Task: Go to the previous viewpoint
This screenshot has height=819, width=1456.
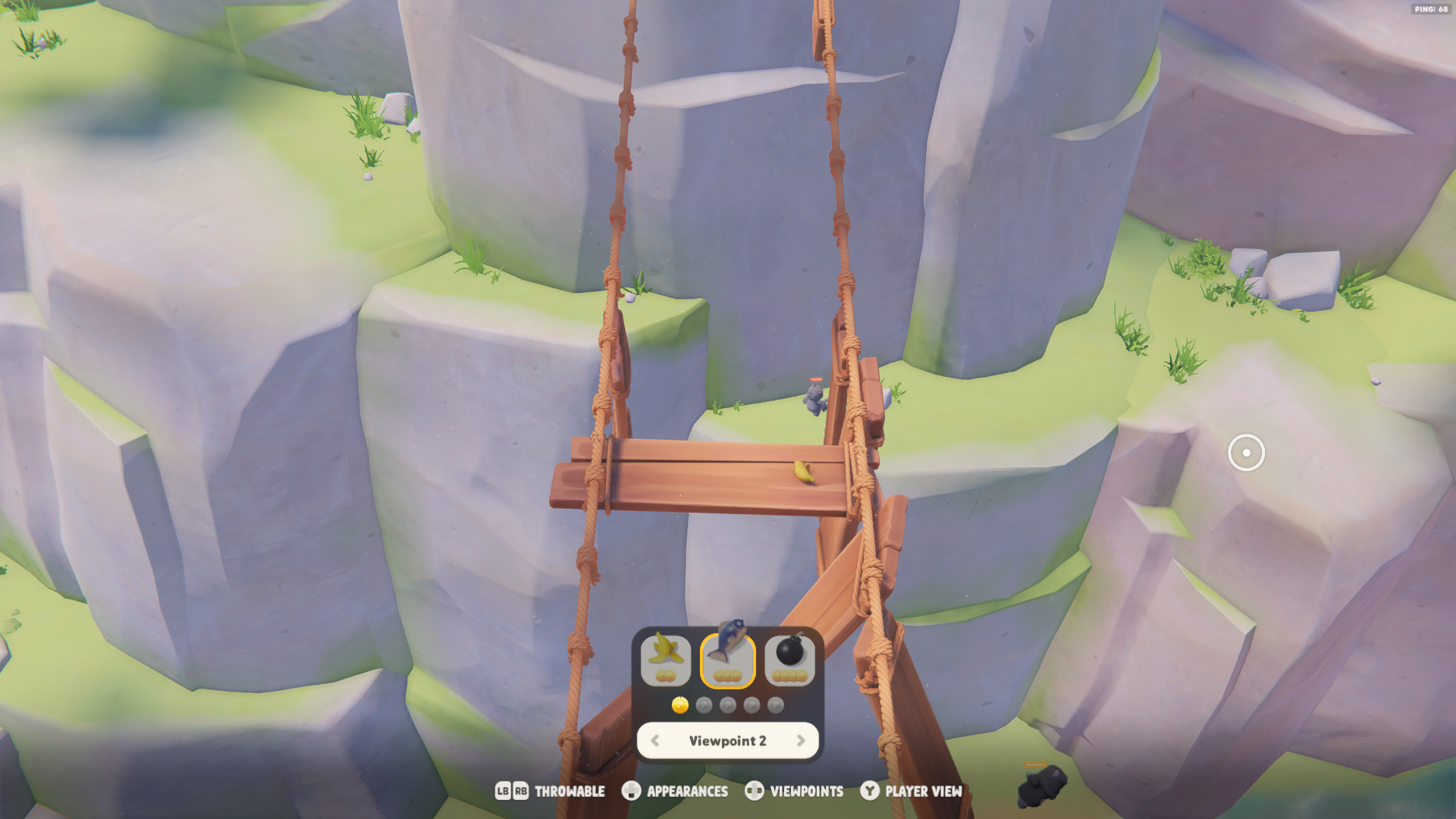Action: click(655, 741)
